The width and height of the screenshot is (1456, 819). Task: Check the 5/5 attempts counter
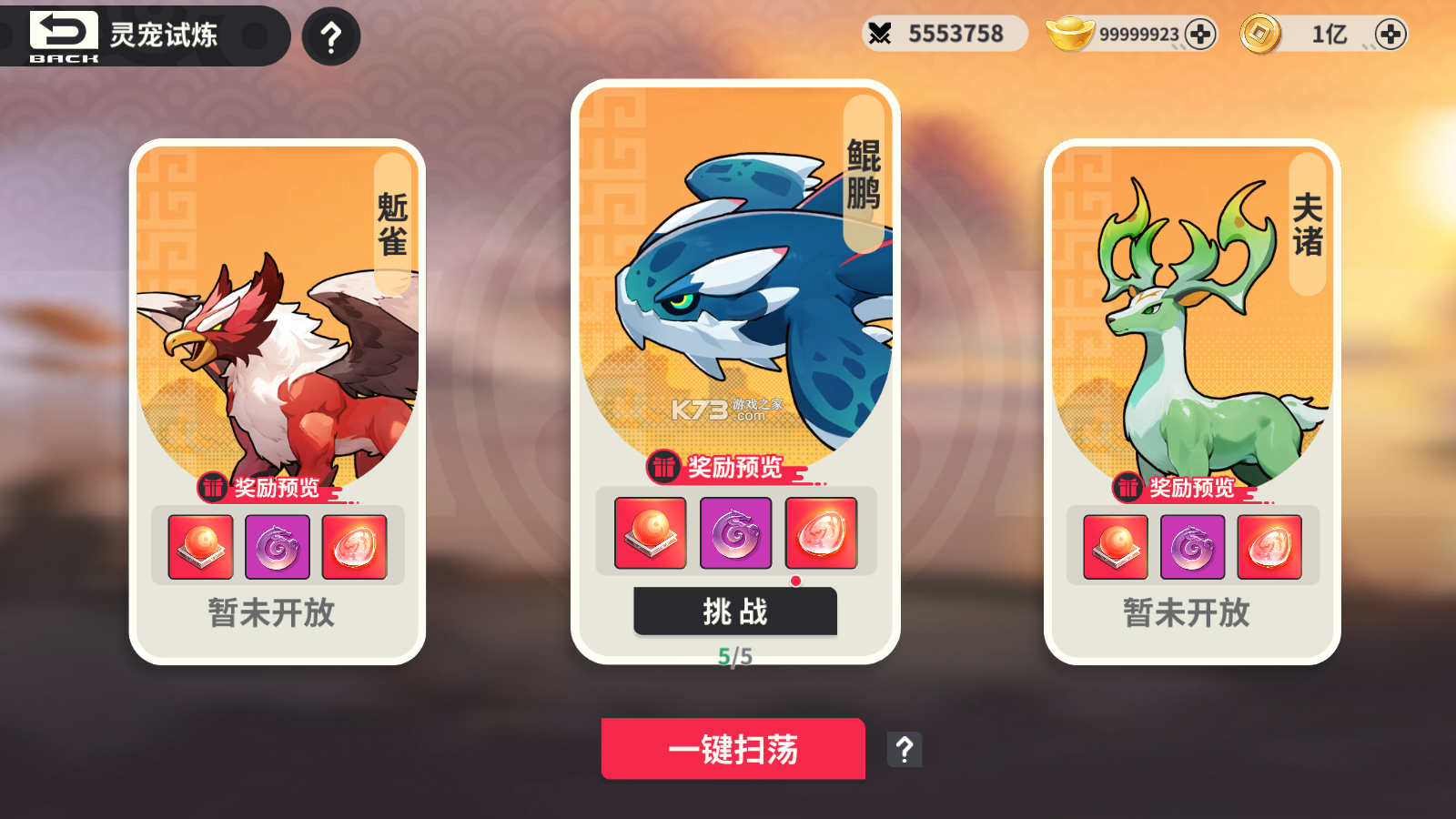[x=733, y=652]
